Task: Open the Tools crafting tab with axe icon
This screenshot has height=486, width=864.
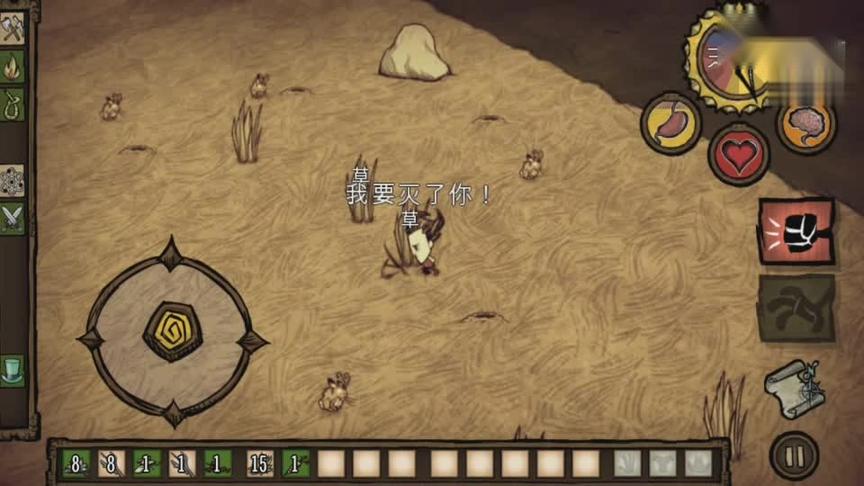Action: pos(12,30)
